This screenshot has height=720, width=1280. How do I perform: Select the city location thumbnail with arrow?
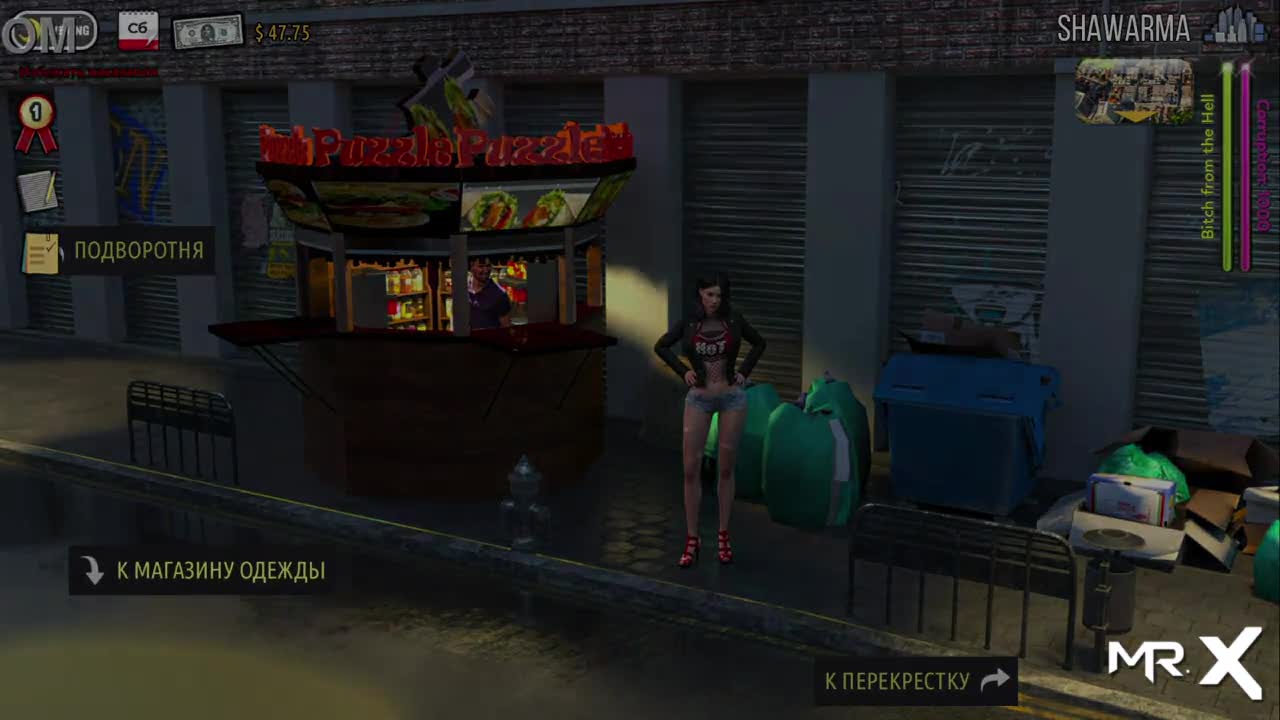click(x=1134, y=91)
